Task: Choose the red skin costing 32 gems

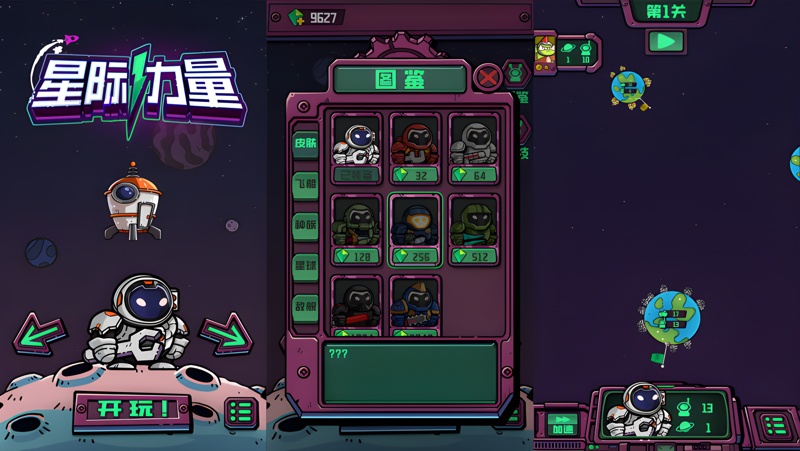Action: click(415, 148)
